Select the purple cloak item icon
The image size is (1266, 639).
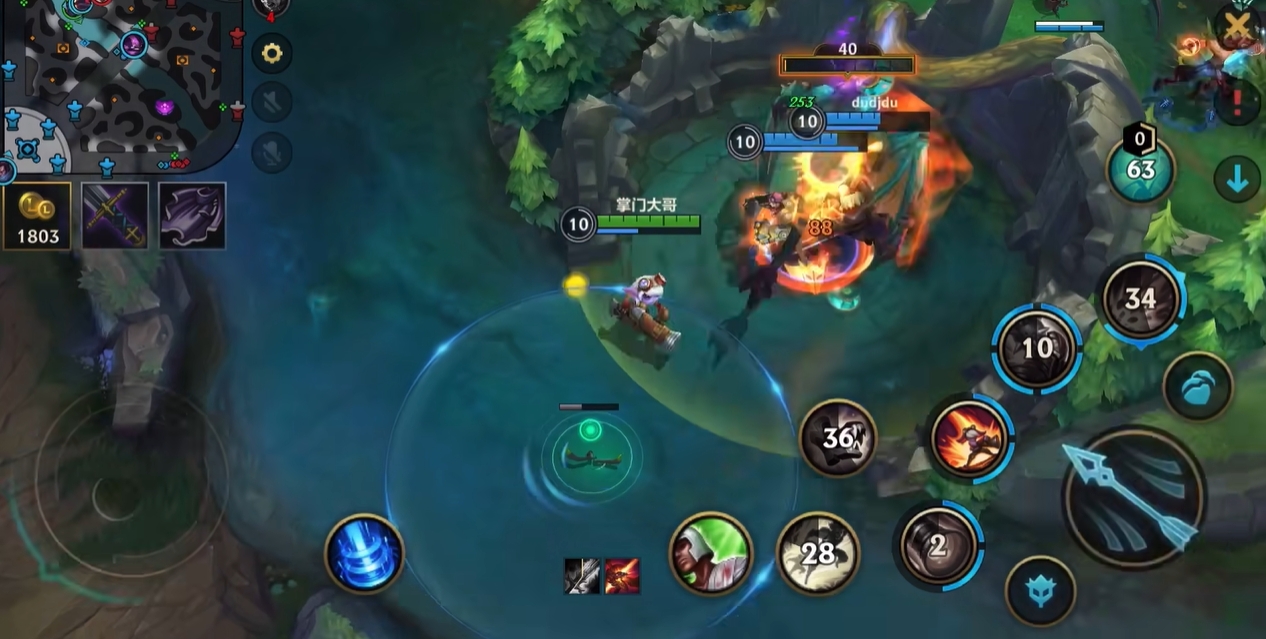tap(192, 215)
